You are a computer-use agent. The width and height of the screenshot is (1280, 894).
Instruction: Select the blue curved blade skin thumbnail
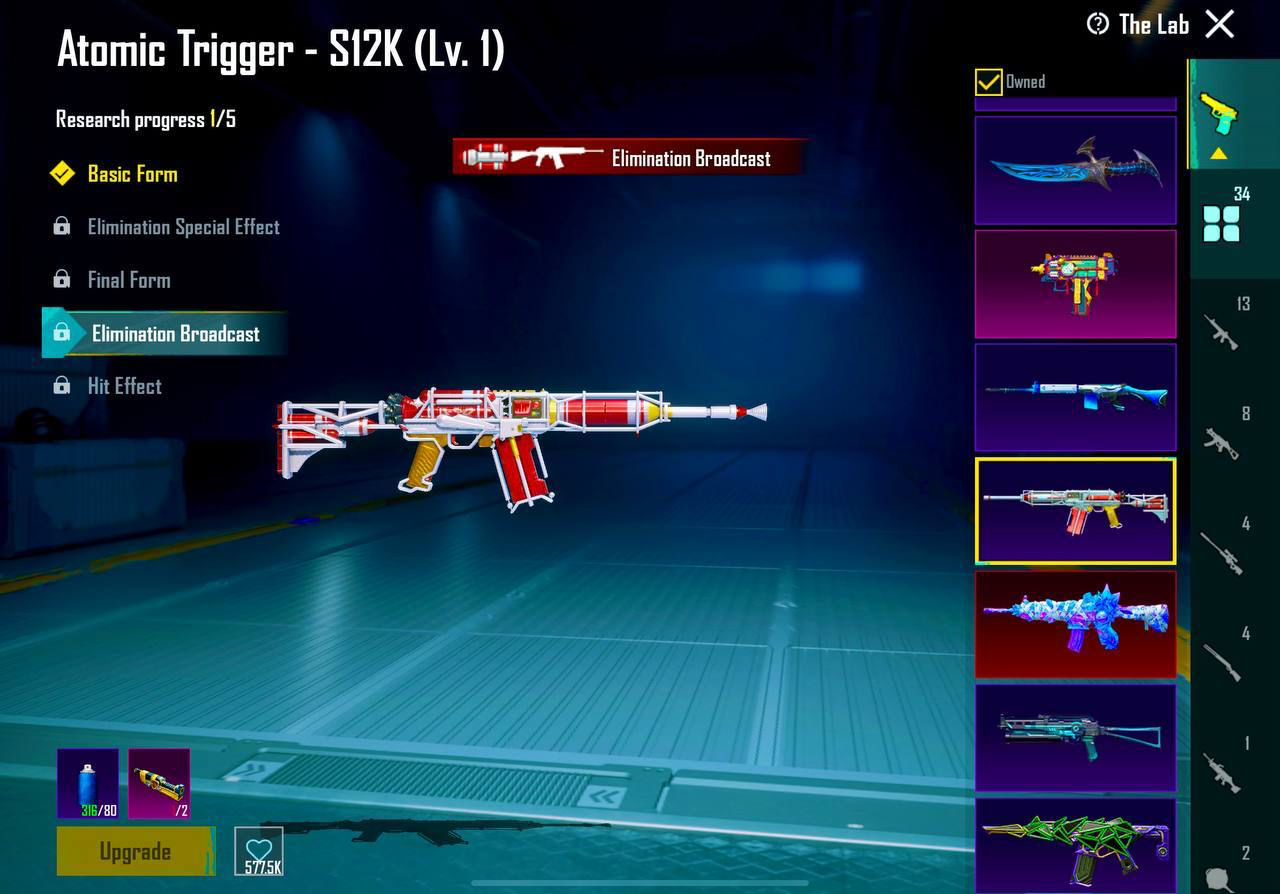[1075, 170]
